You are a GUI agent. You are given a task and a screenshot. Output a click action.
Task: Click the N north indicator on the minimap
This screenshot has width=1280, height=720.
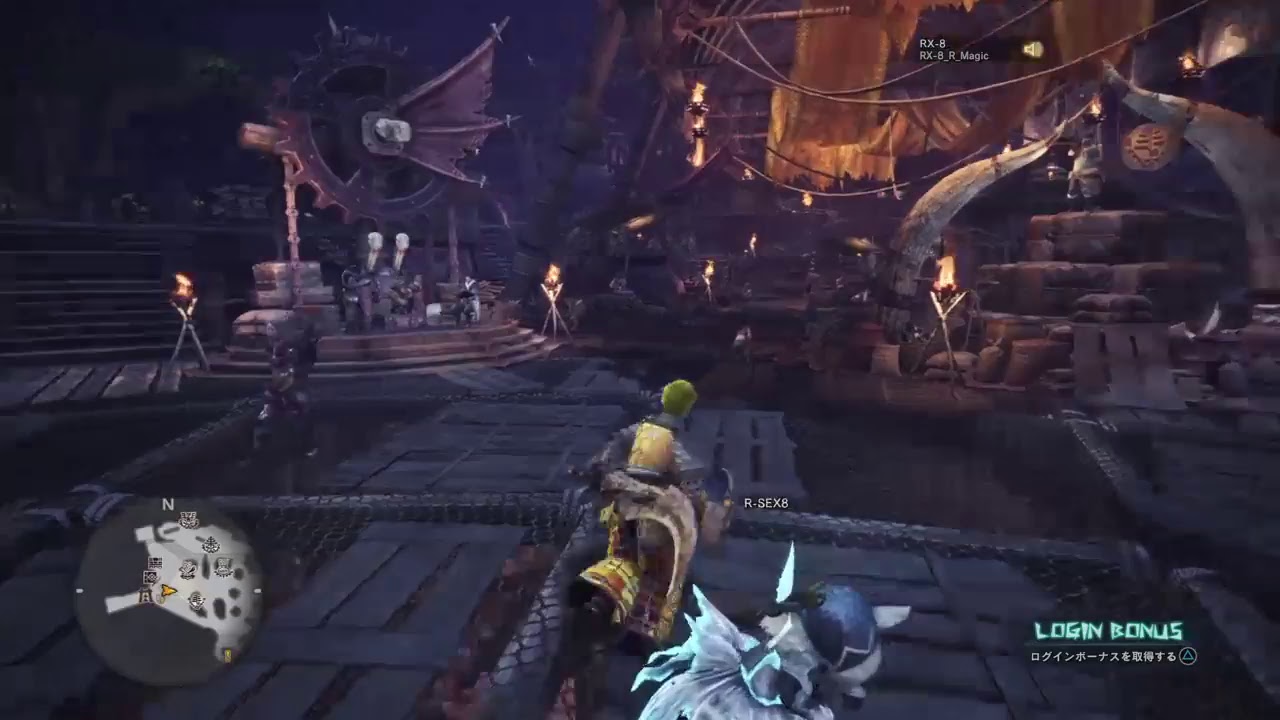pyautogui.click(x=166, y=504)
